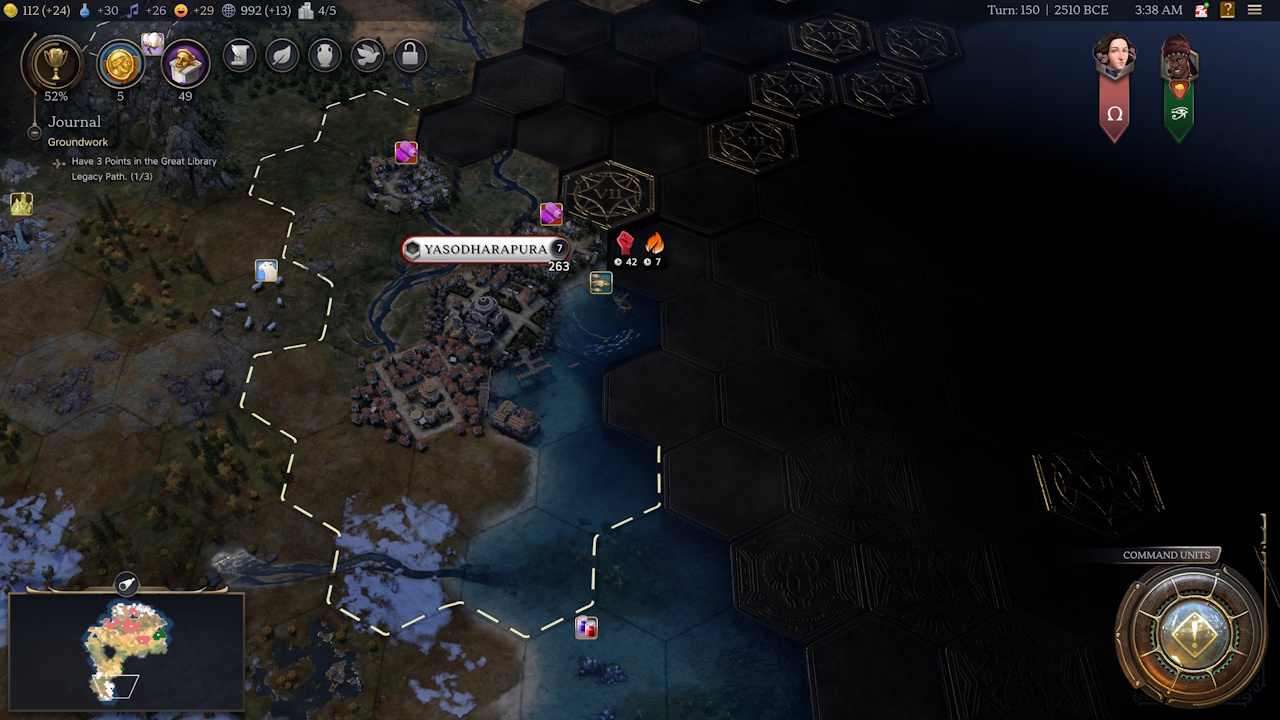The image size is (1280, 720).
Task: Click the dove icon button
Action: pos(367,55)
